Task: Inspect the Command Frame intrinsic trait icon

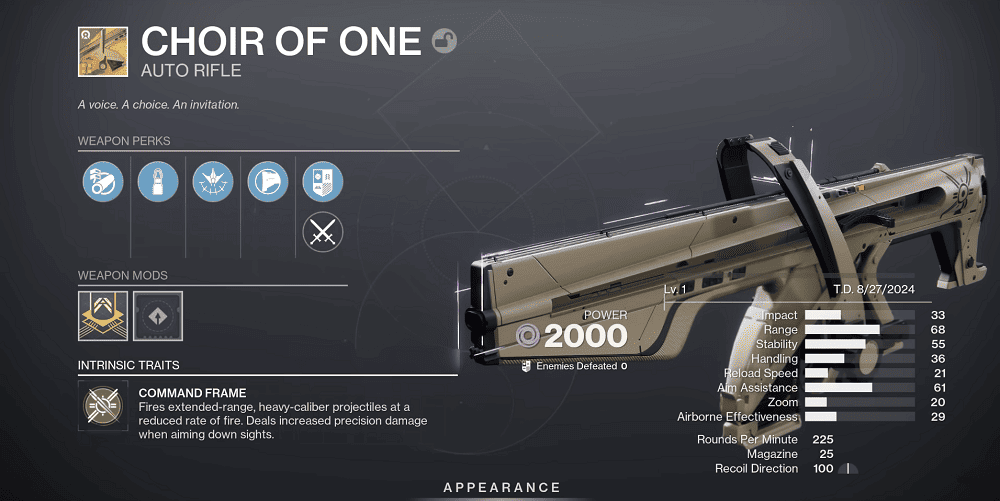Action: pos(103,403)
